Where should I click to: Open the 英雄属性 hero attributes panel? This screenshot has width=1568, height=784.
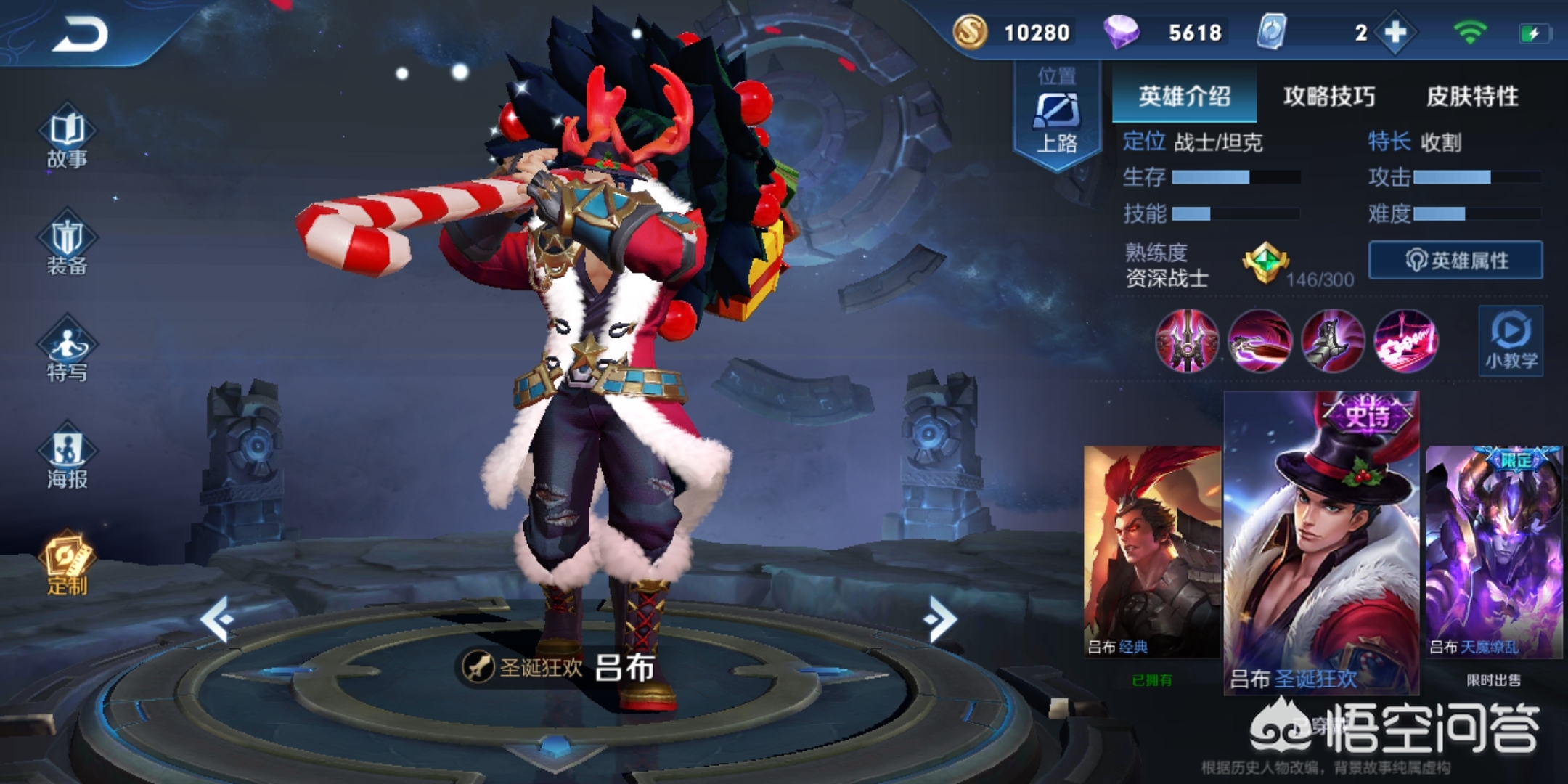click(x=1455, y=260)
